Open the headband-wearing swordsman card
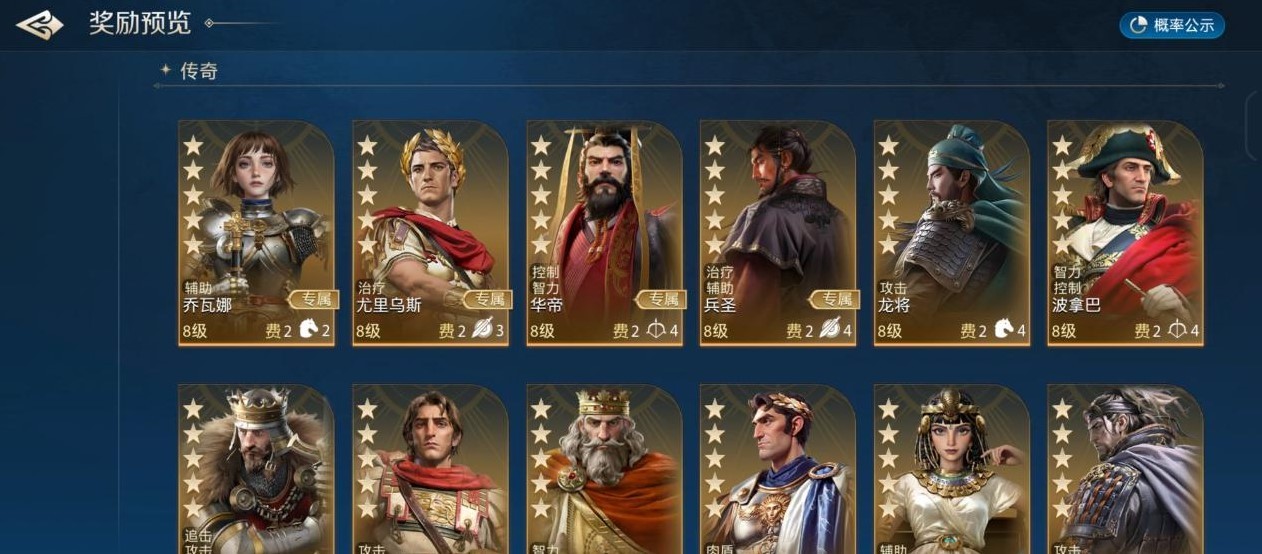The image size is (1262, 554). pos(1125,470)
